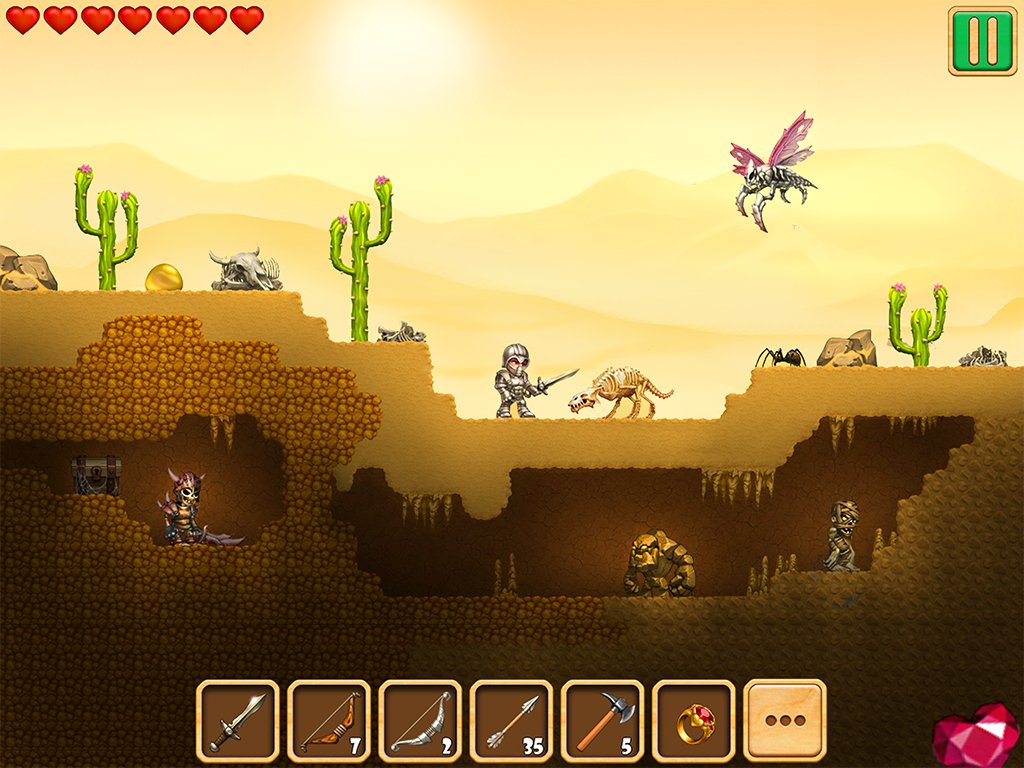Image resolution: width=1024 pixels, height=768 pixels.
Task: Select the gold ruby ring slot
Action: click(693, 720)
